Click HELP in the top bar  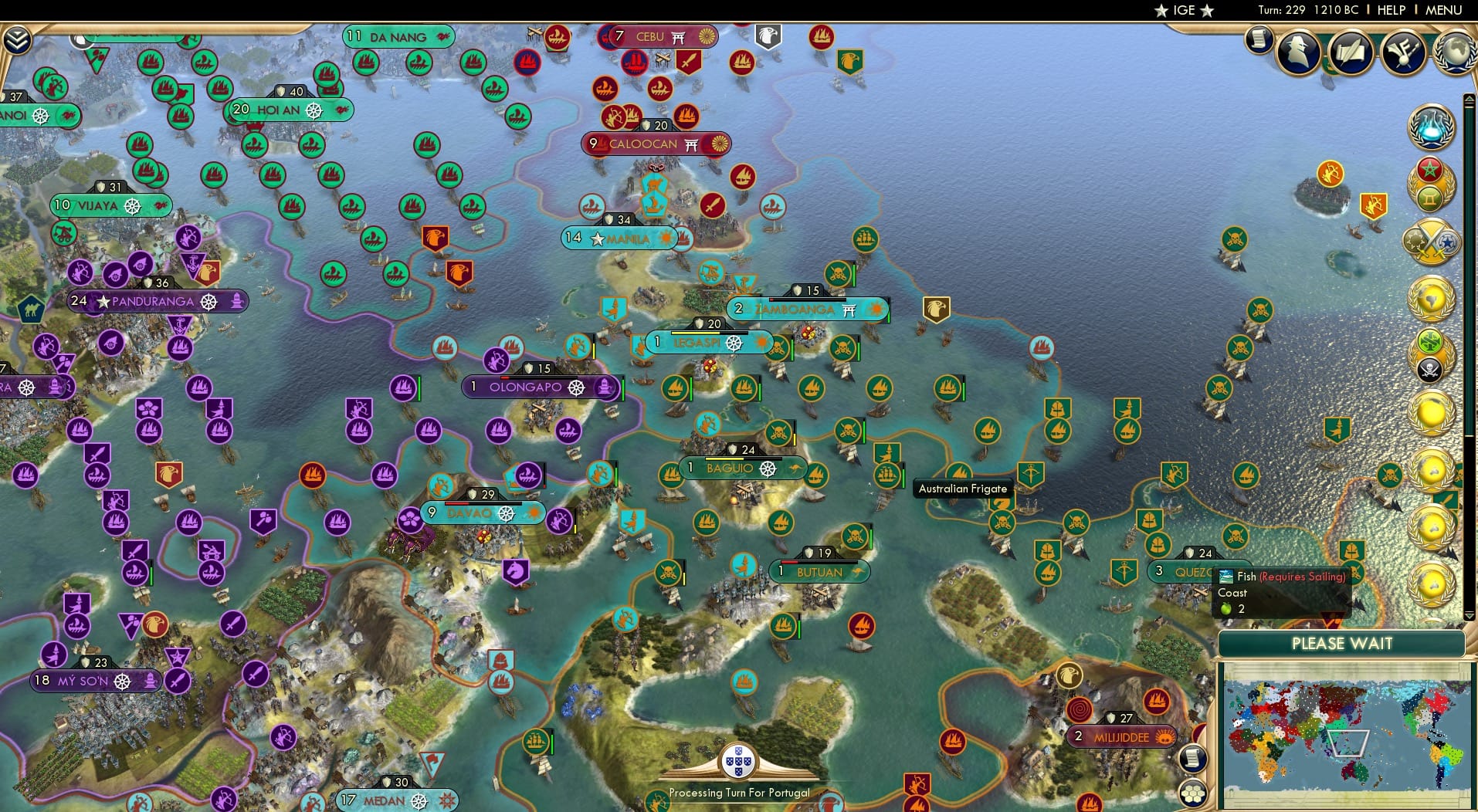(x=1390, y=10)
